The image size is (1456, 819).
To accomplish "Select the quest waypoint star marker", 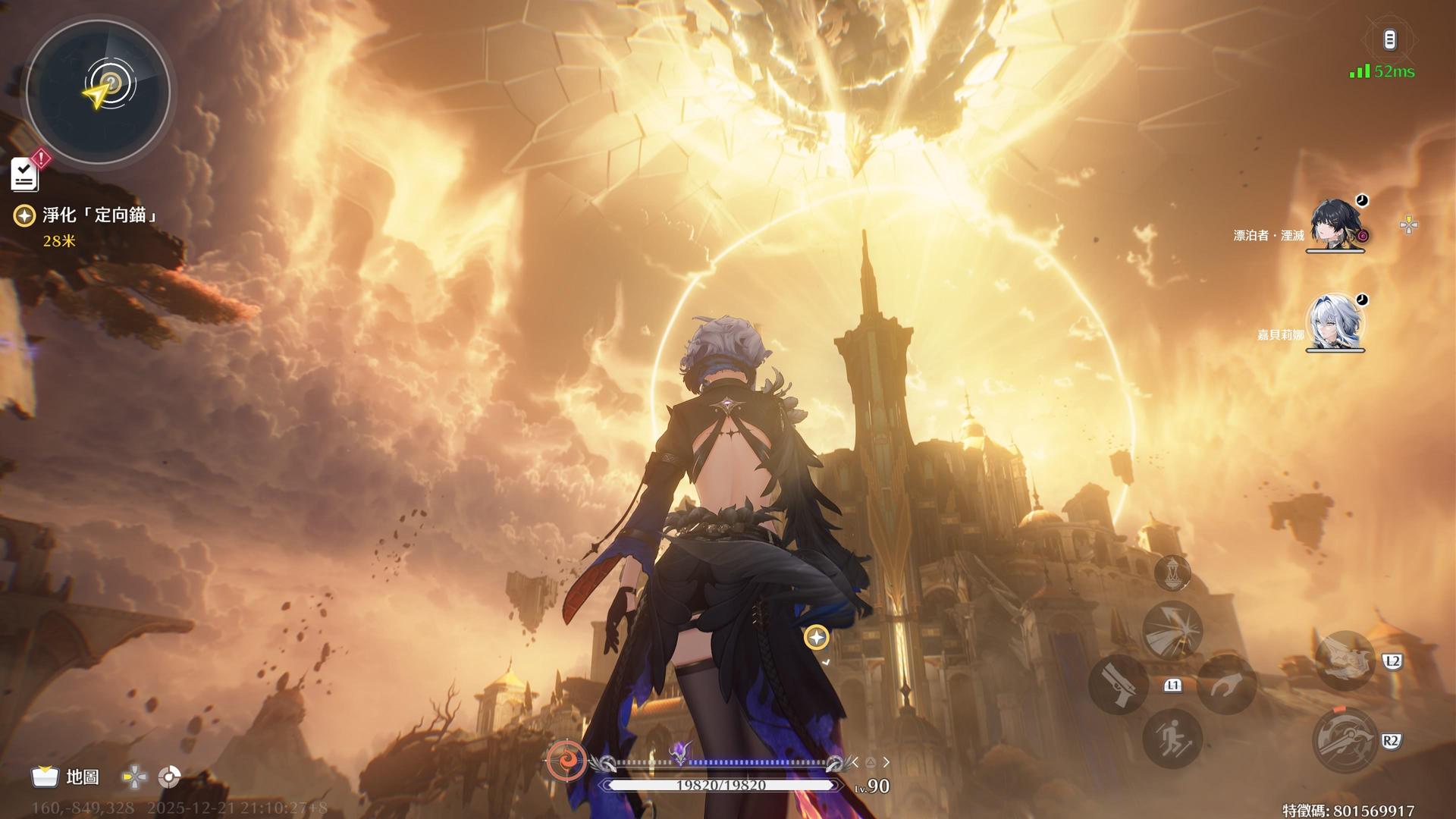I will tap(817, 638).
